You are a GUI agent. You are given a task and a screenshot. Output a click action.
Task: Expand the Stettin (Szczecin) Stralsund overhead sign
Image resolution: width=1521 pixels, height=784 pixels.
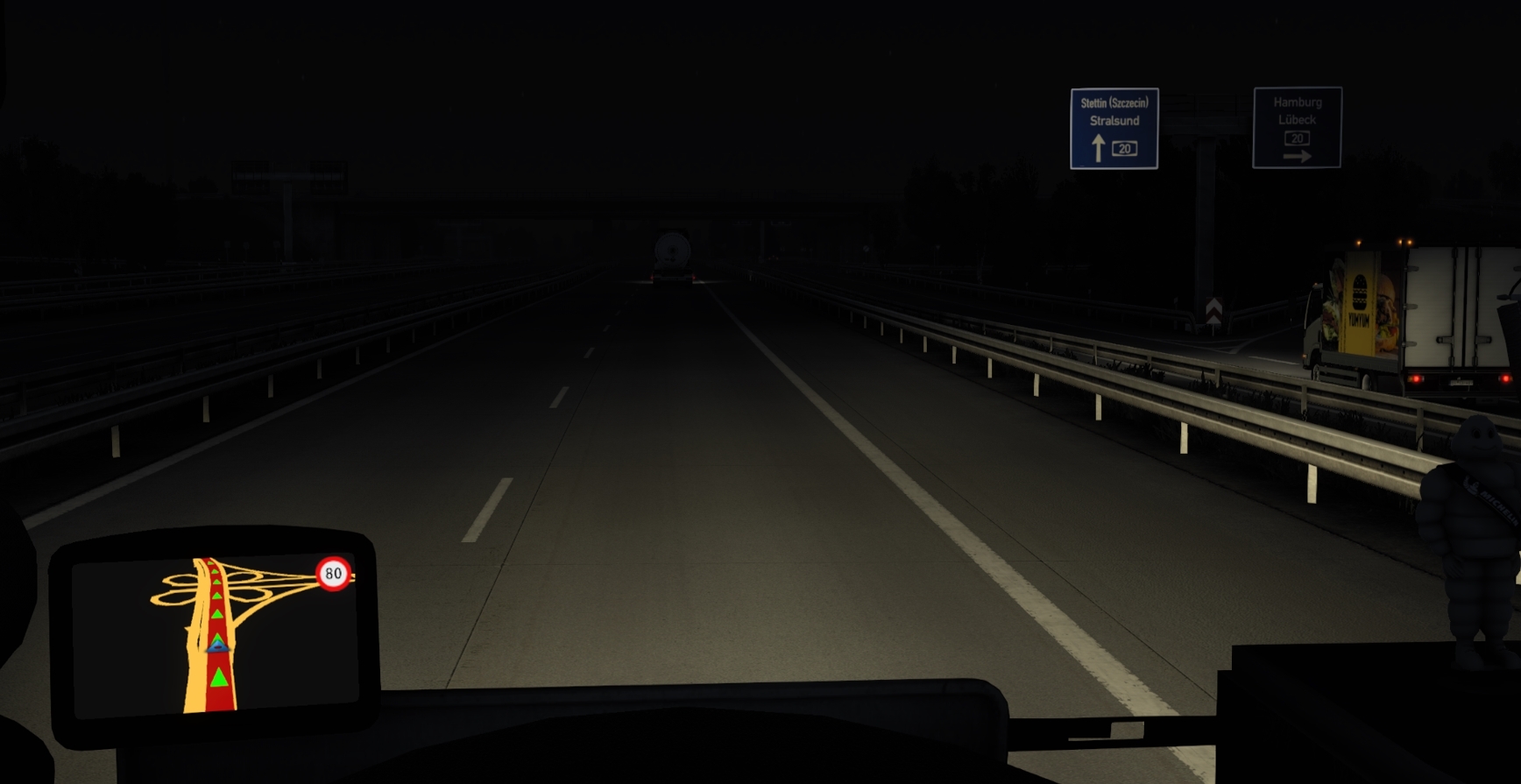[1114, 128]
